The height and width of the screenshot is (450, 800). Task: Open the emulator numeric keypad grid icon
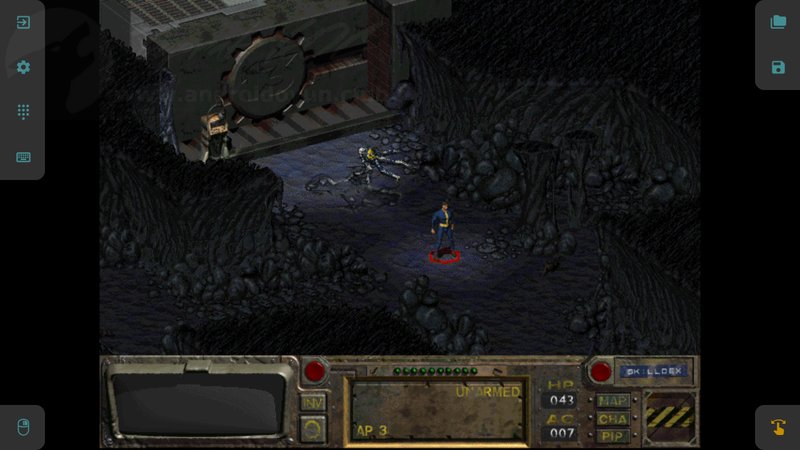pos(23,112)
